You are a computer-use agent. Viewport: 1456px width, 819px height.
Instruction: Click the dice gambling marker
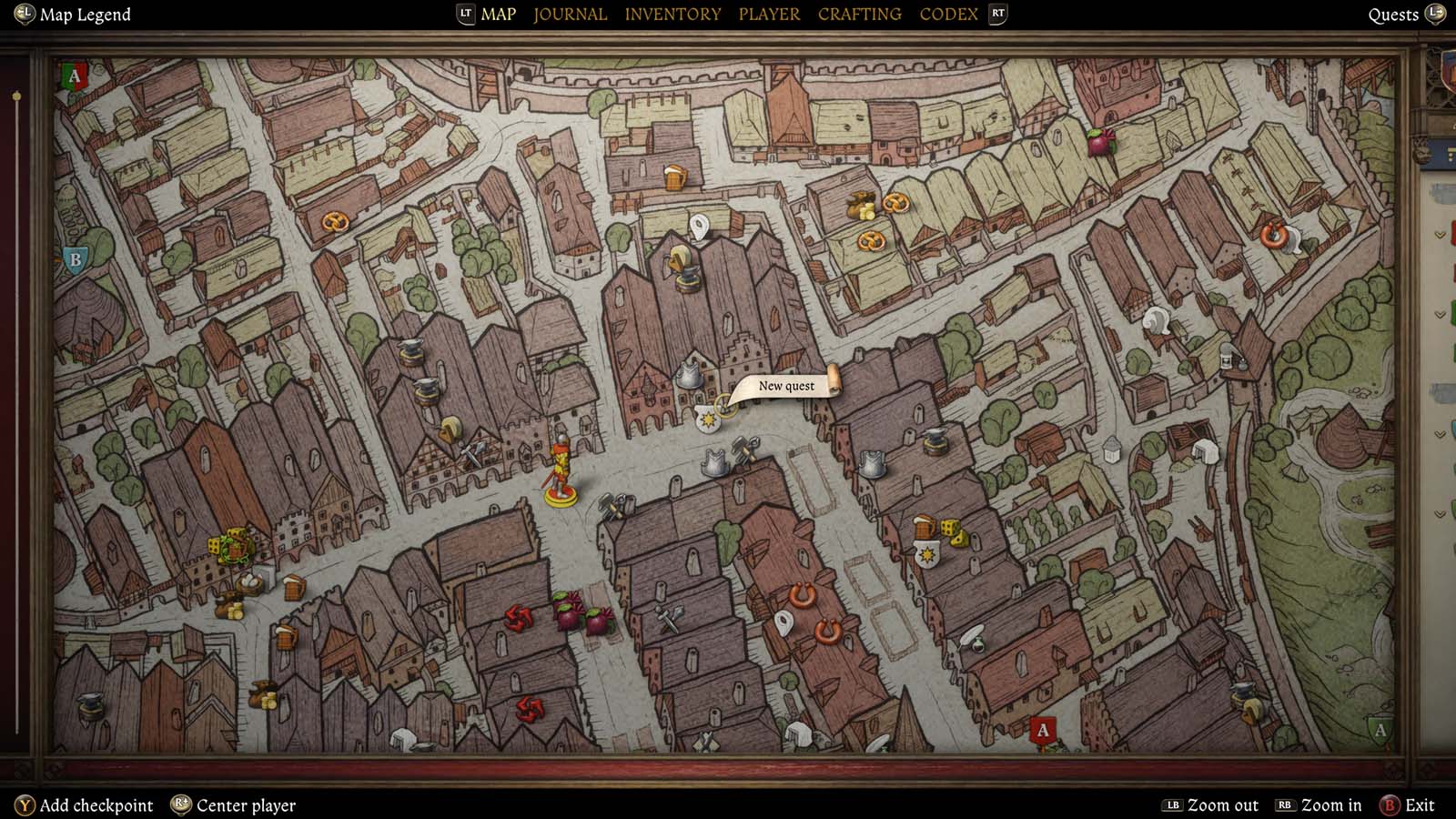pyautogui.click(x=952, y=532)
